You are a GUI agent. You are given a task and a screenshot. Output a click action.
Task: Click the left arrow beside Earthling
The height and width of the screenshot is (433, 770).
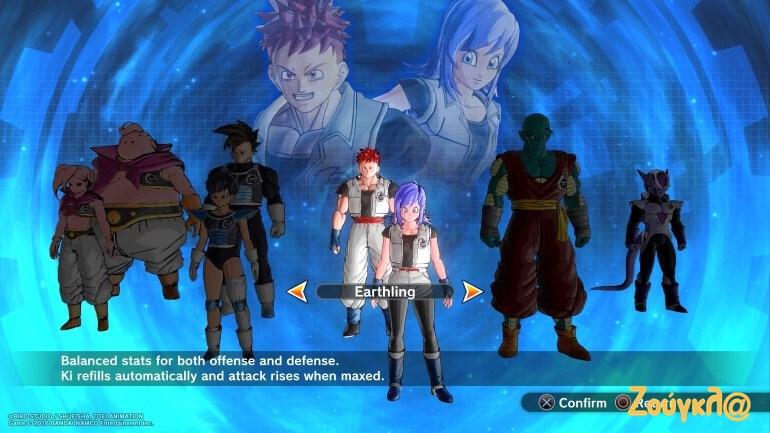297,292
